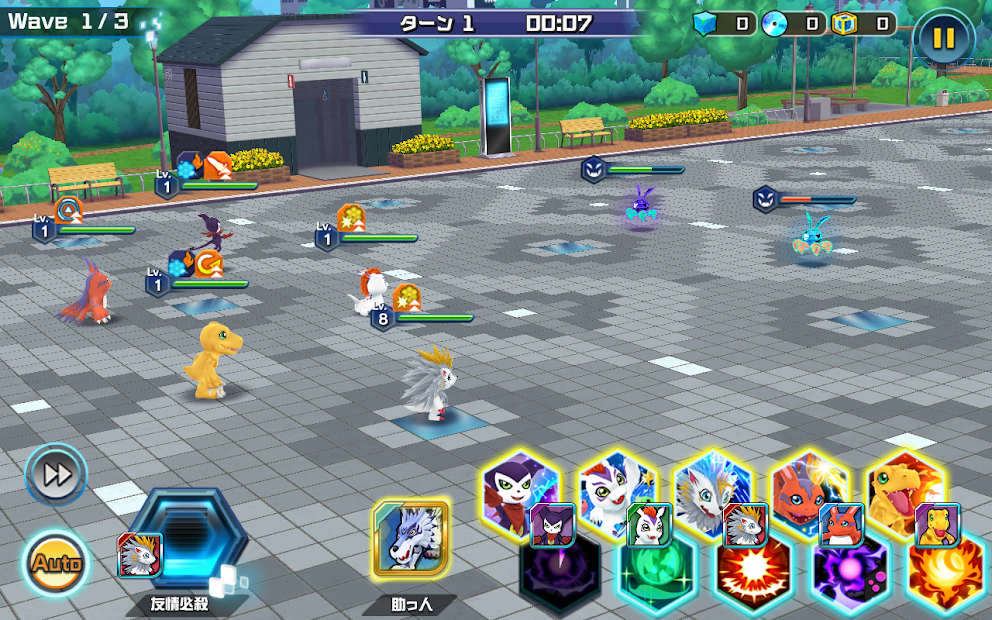Use Gomamon's green swirl skill hexagon
This screenshot has height=620, width=992.
657,577
